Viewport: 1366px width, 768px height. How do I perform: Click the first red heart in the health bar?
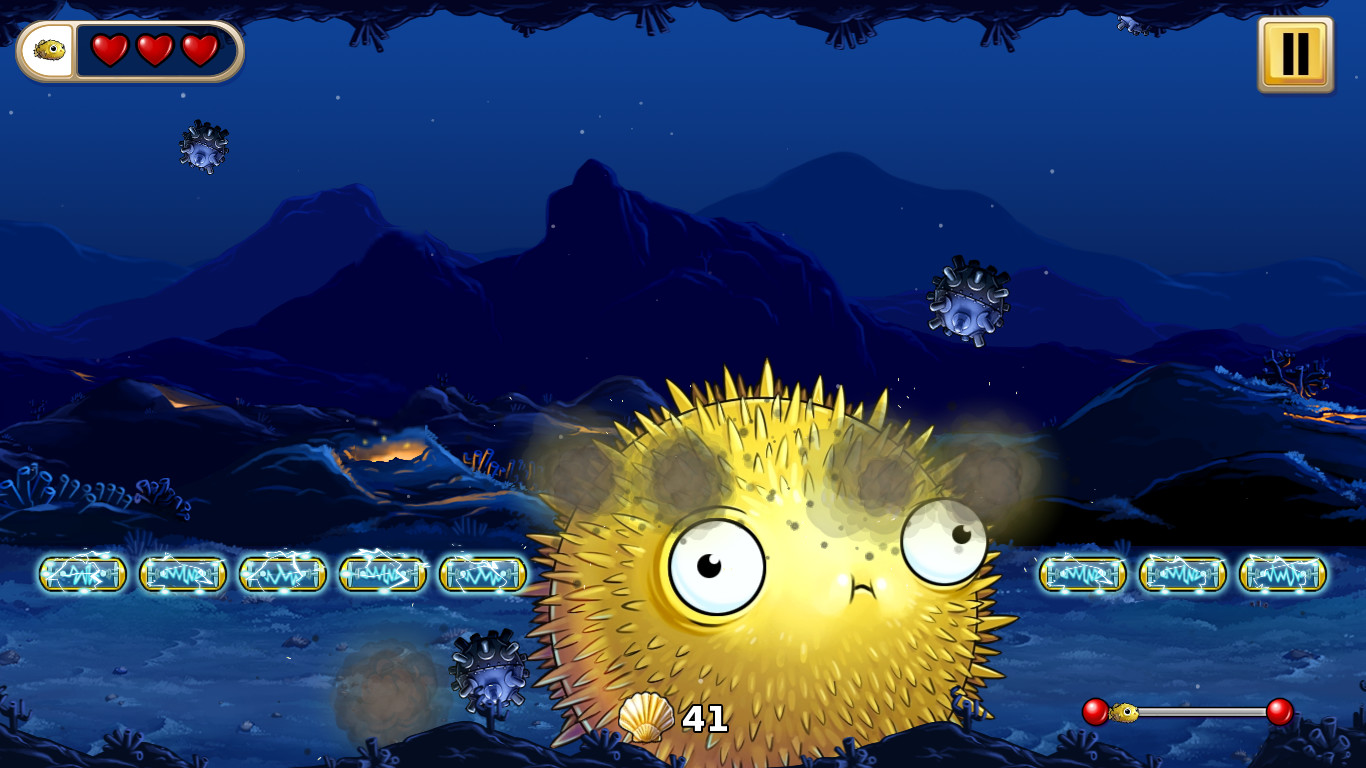tap(110, 48)
